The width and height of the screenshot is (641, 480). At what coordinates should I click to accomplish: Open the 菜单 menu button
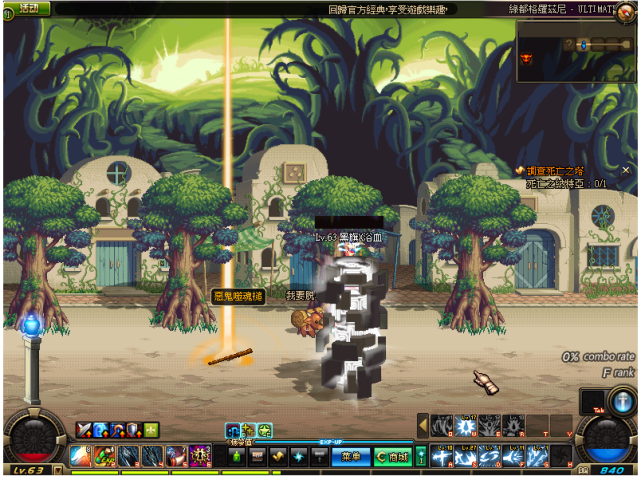click(349, 456)
